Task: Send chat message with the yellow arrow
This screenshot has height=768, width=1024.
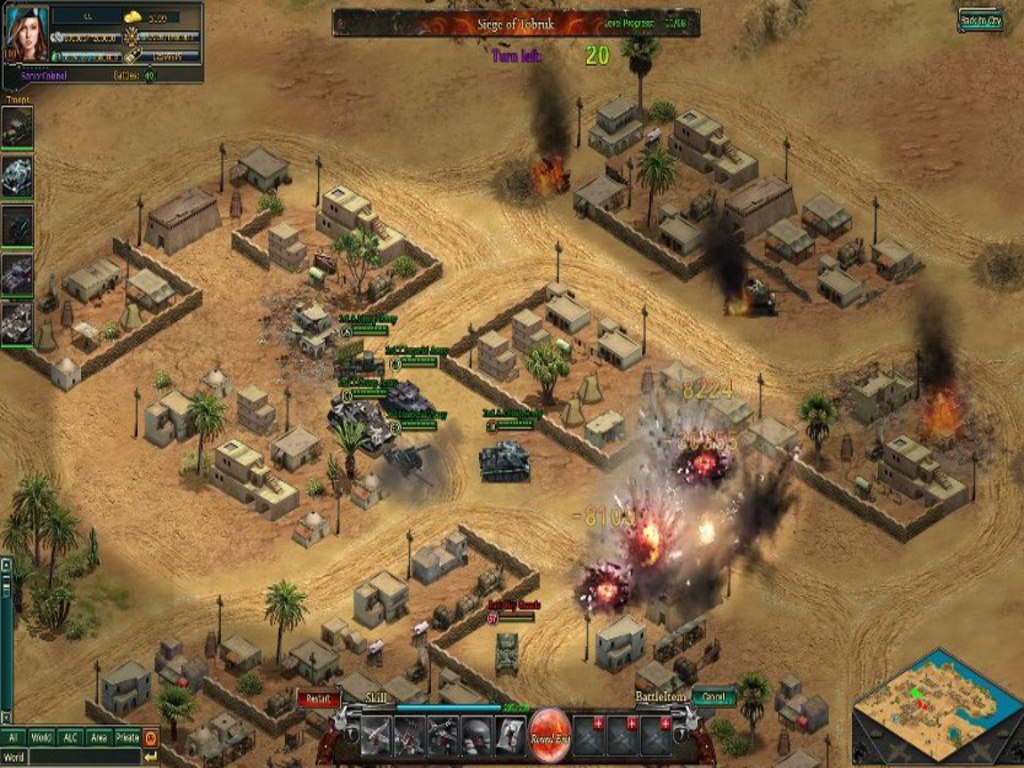Action: pyautogui.click(x=151, y=757)
